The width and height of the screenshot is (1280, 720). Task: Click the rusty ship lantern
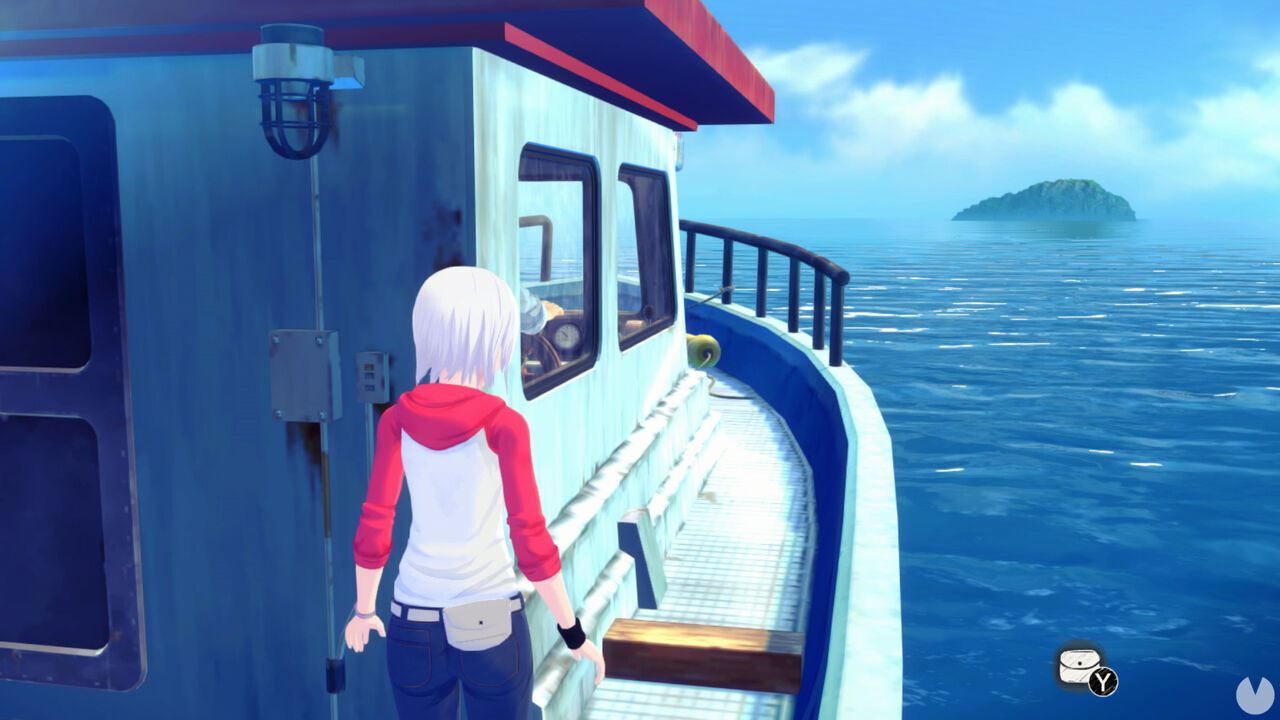(x=289, y=100)
